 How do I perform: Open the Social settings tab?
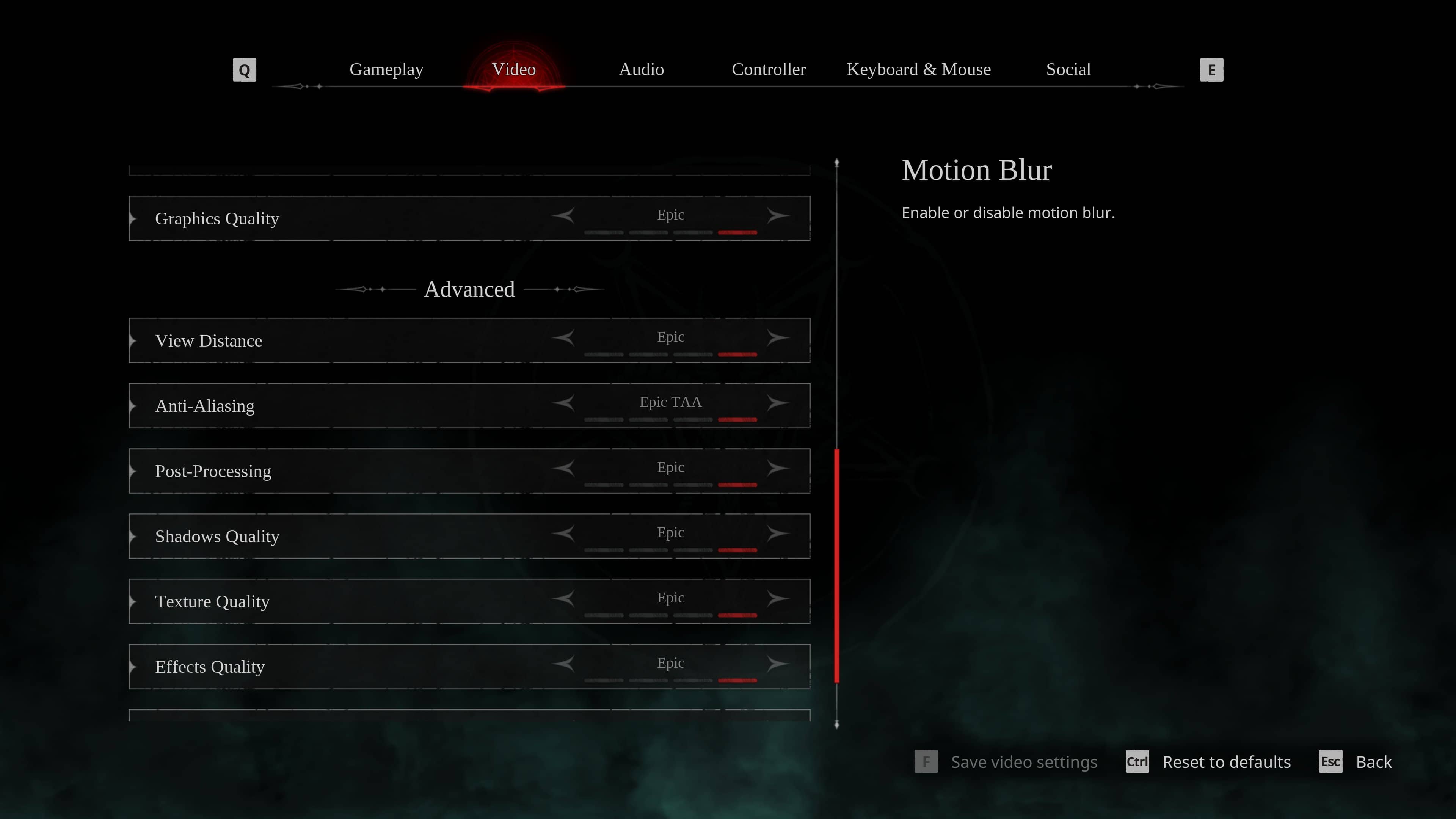tap(1068, 69)
